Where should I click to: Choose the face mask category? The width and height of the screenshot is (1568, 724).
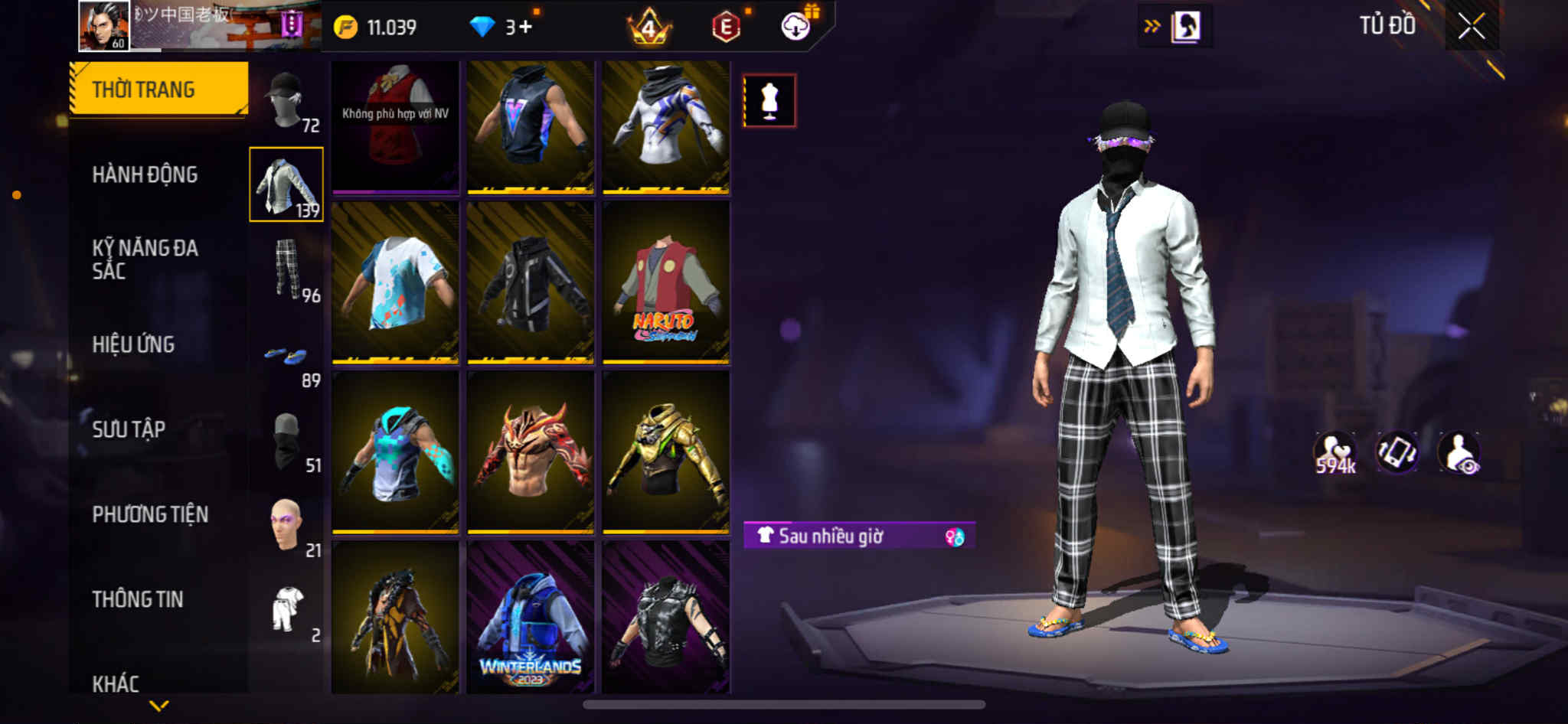click(288, 442)
